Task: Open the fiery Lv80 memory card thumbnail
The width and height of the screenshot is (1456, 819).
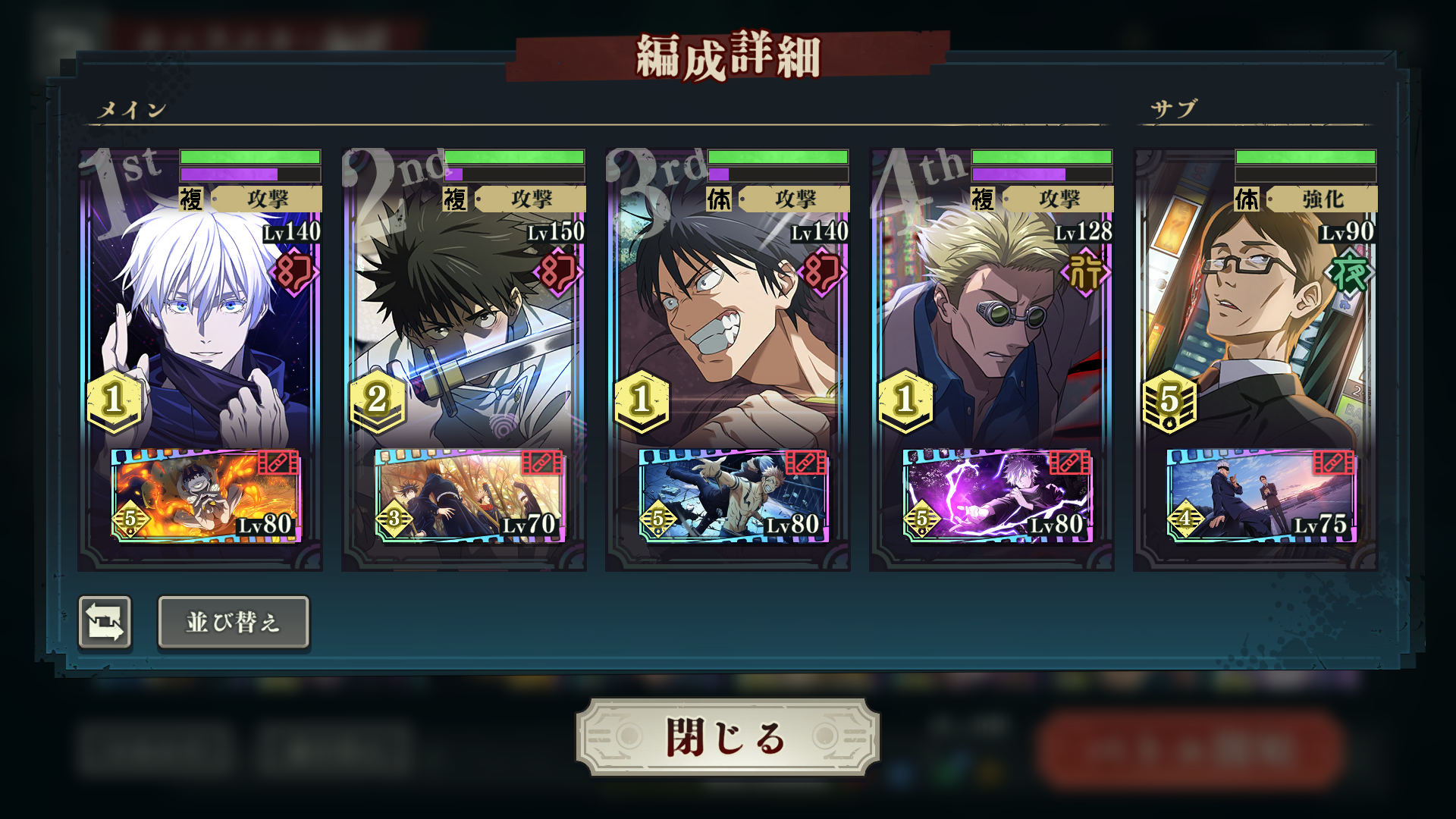Action: pos(205,495)
